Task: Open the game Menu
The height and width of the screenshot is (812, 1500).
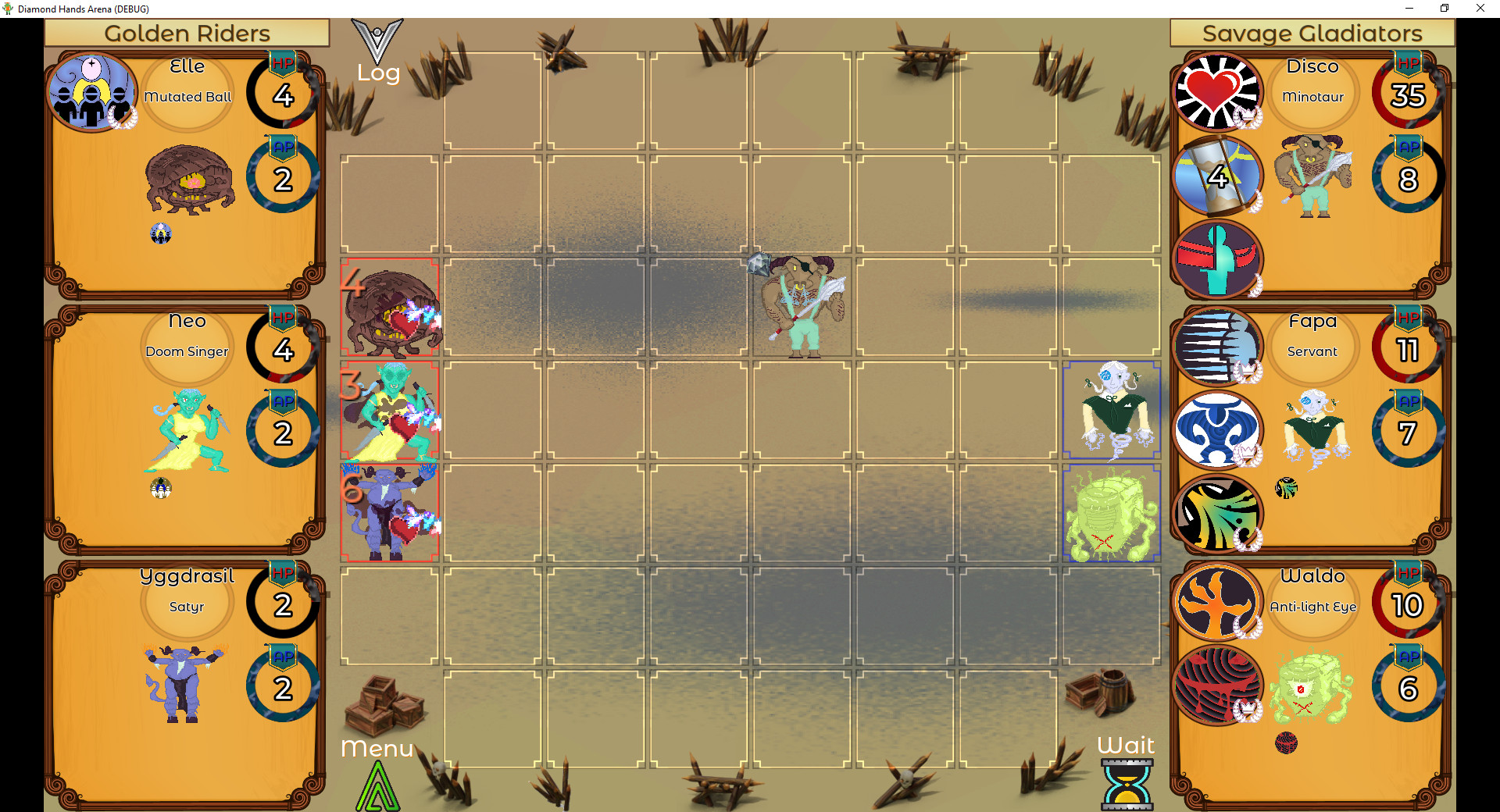Action: pyautogui.click(x=378, y=749)
